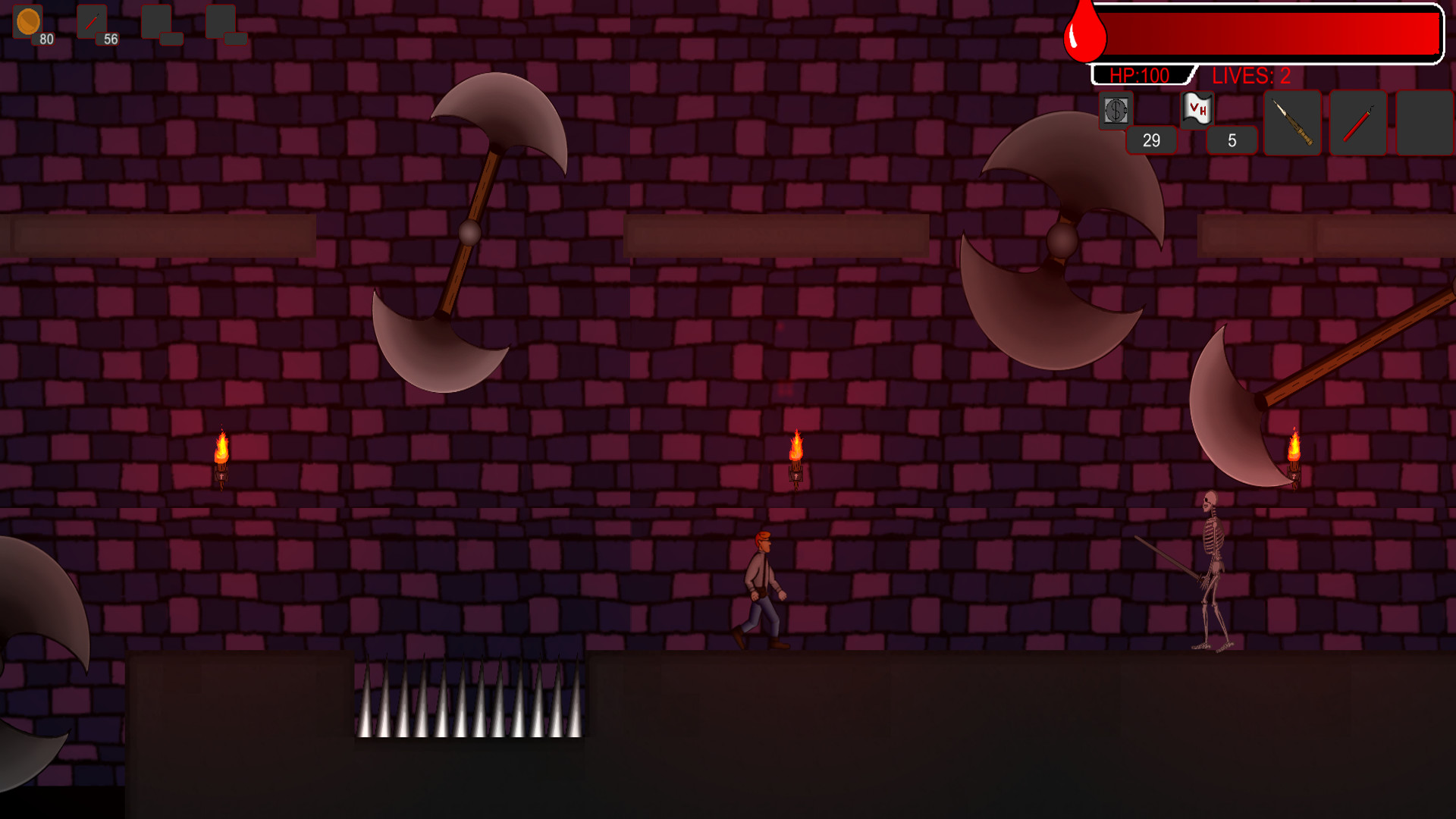Click the counter showing 29
This screenshot has height=819, width=1456.
1151,140
